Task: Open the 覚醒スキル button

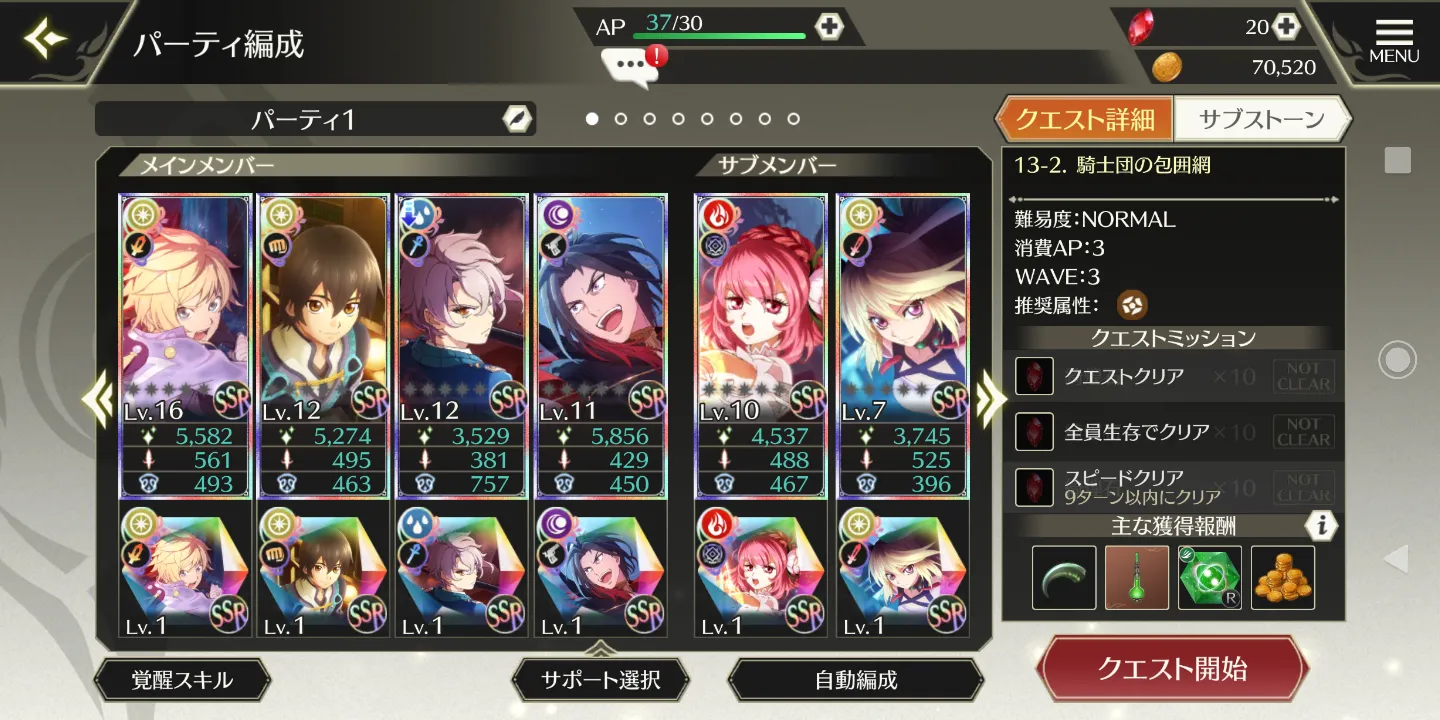Action: (x=182, y=680)
